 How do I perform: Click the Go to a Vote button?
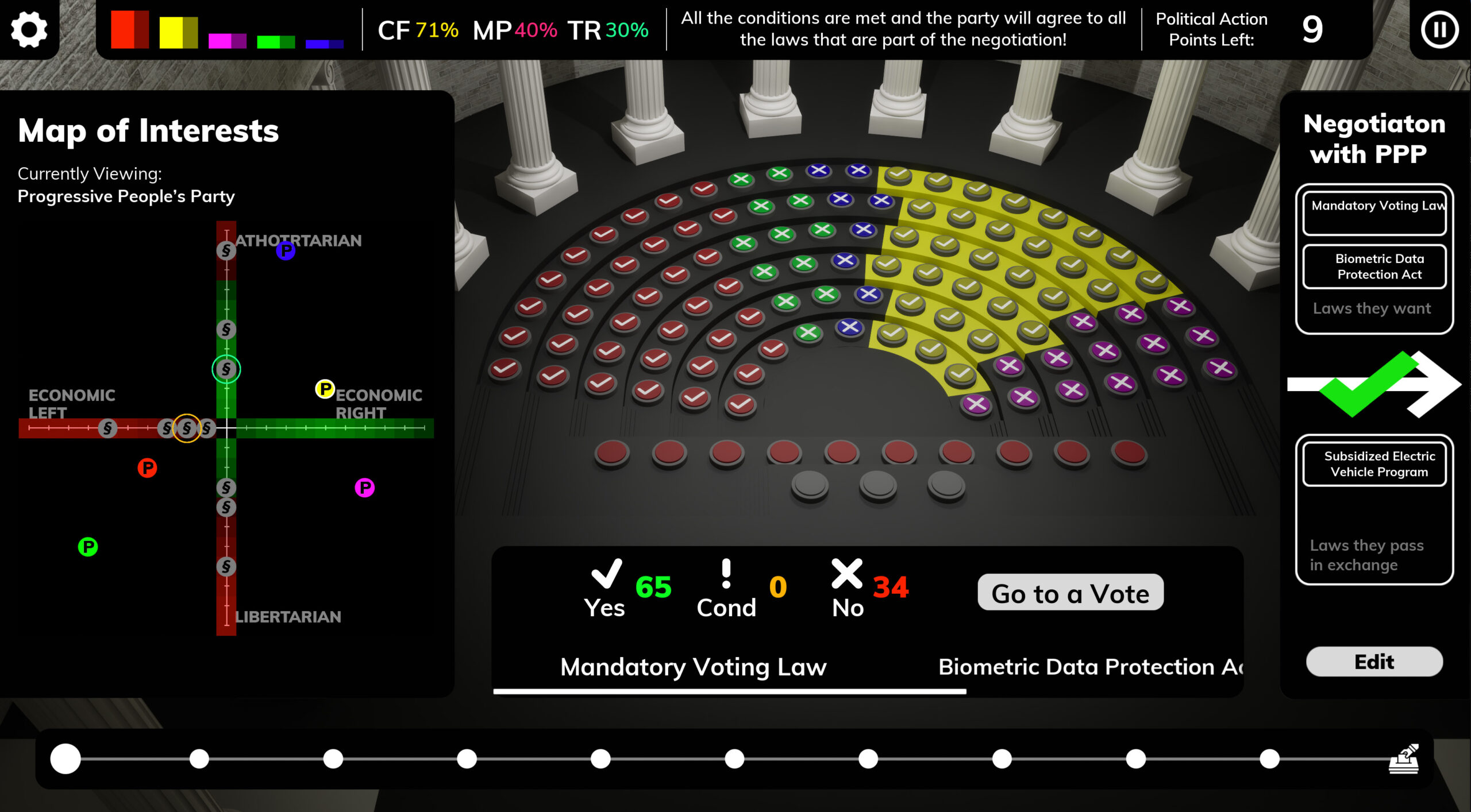point(1070,593)
